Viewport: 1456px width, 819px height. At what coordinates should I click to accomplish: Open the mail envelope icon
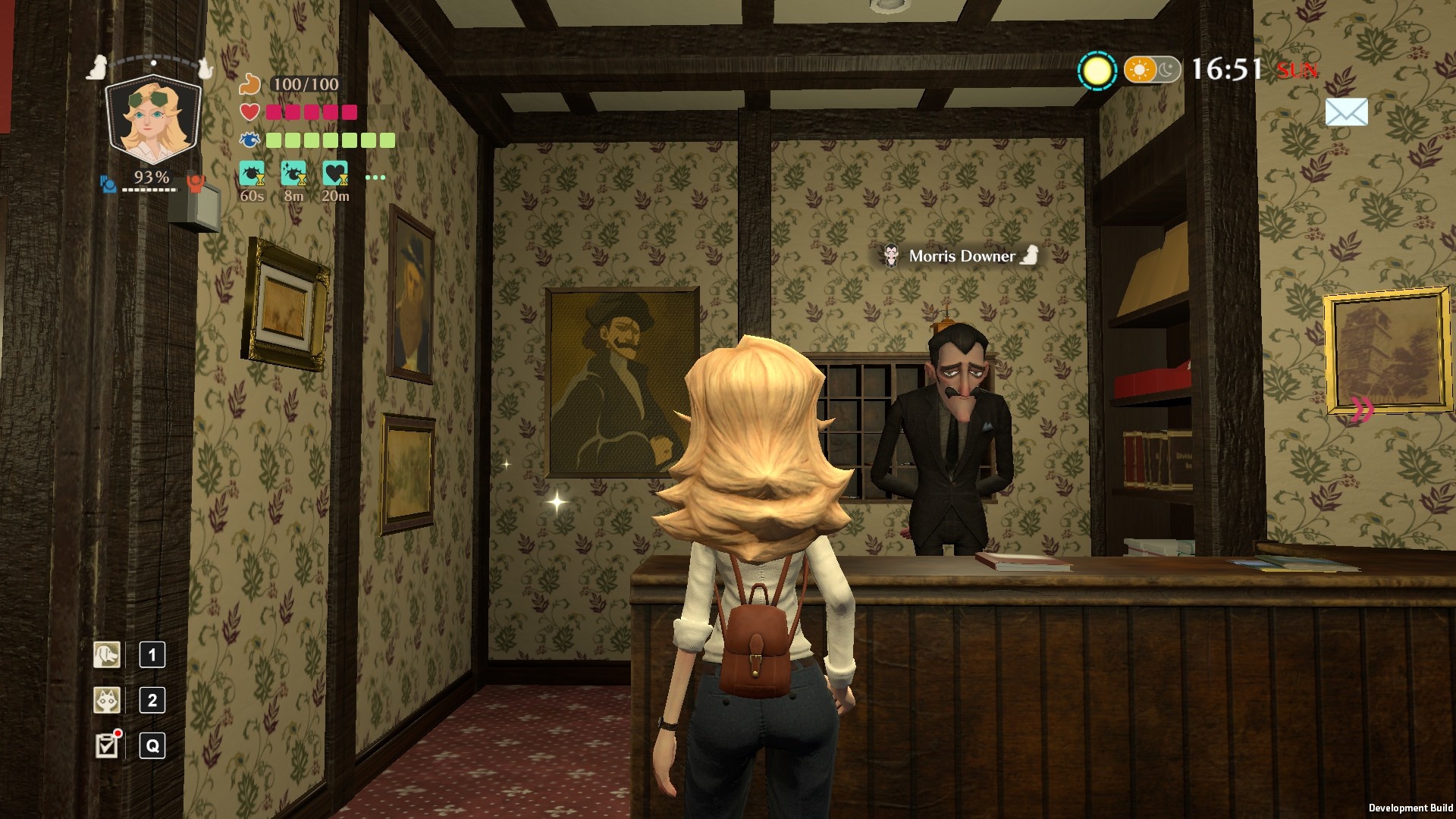[1346, 112]
